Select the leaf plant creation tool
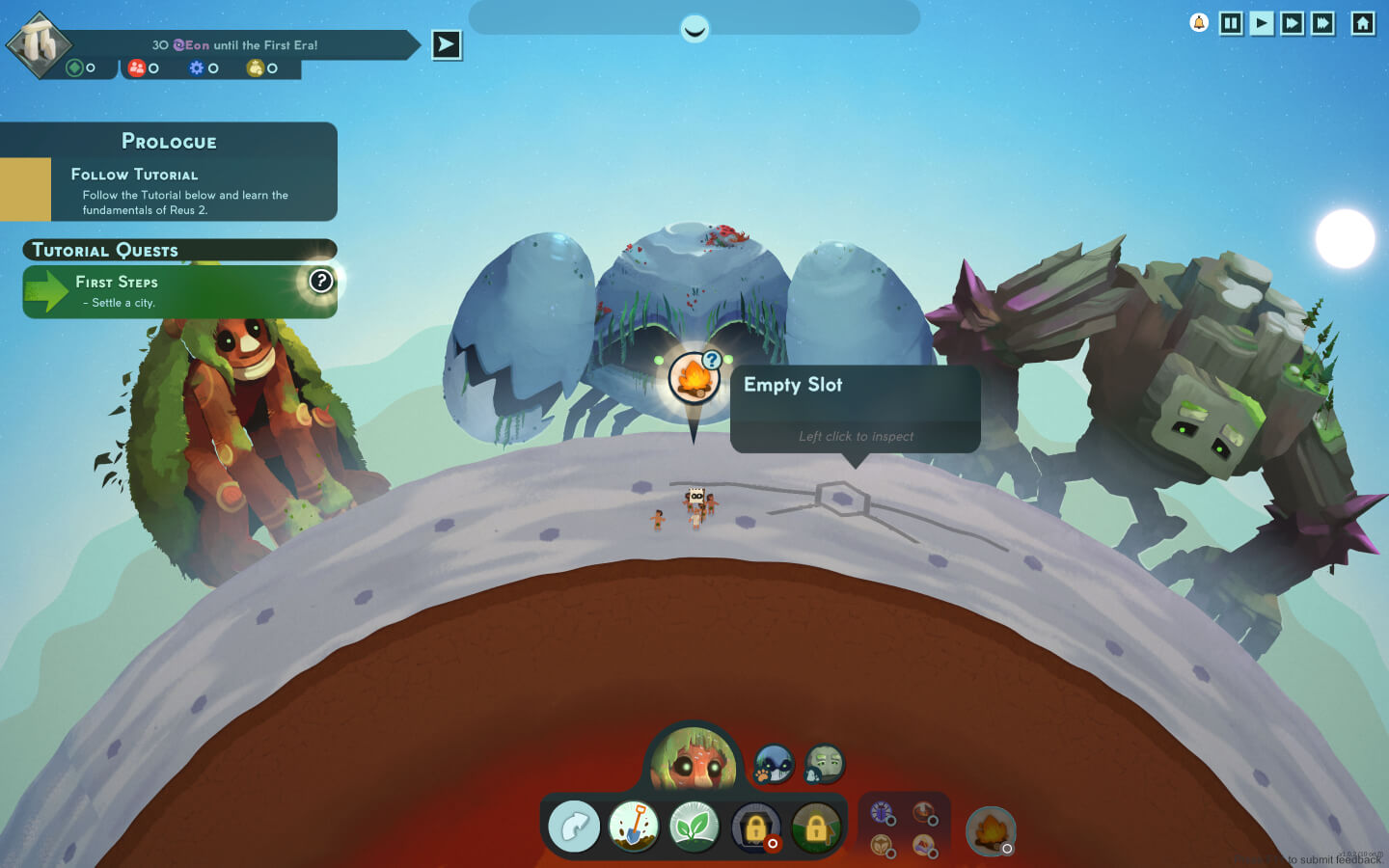Image resolution: width=1389 pixels, height=868 pixels. click(x=695, y=827)
